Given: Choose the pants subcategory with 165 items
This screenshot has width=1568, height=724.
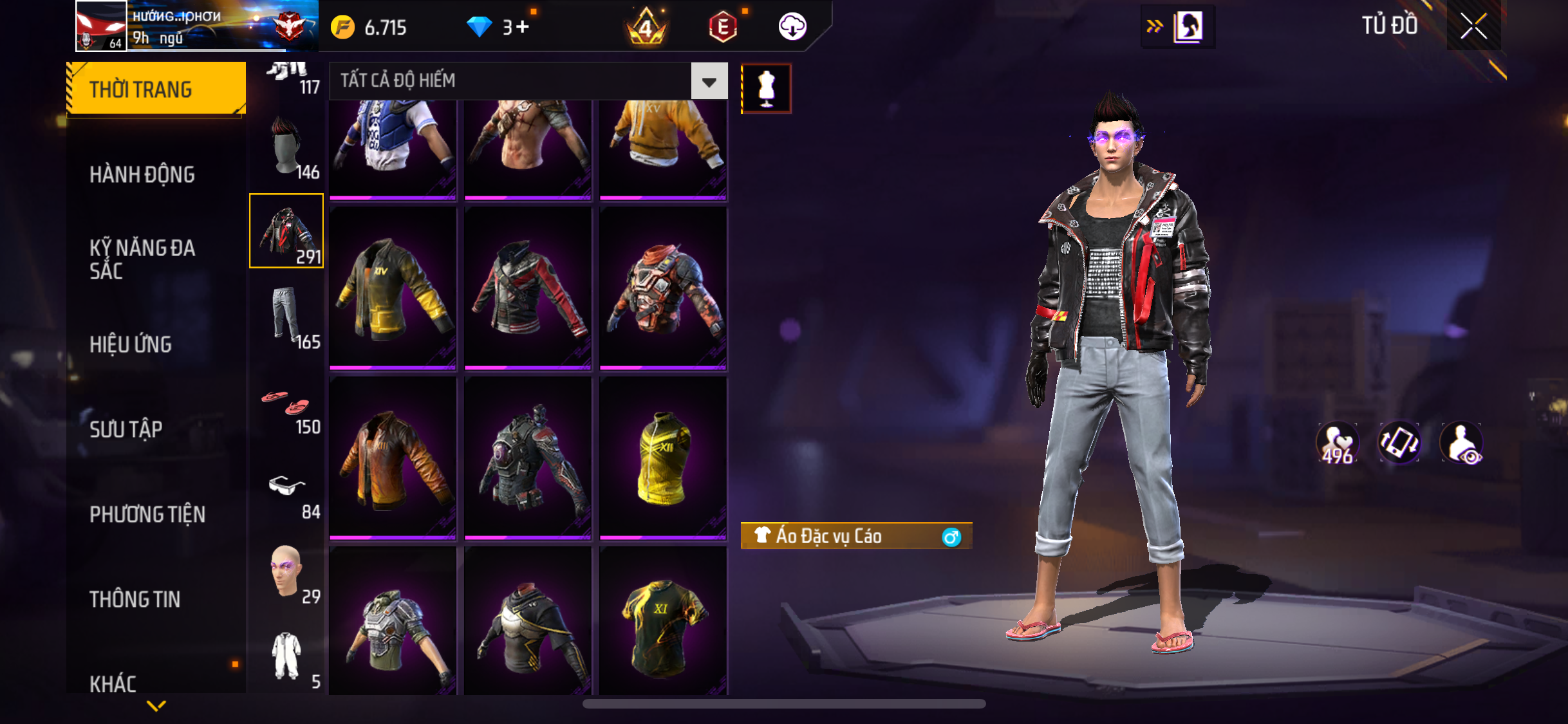Looking at the screenshot, I should 287,317.
